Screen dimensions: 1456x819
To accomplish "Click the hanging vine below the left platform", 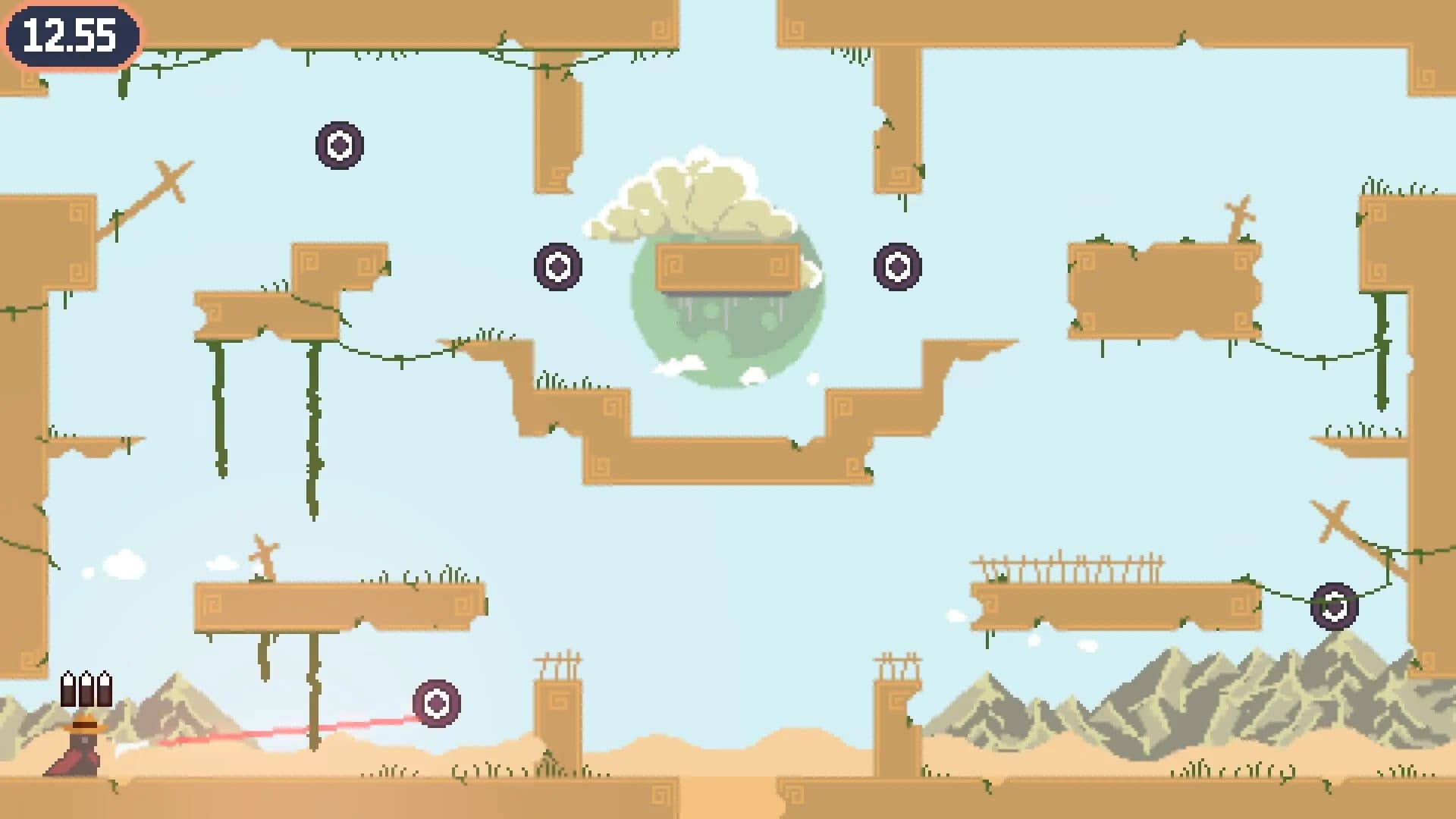I will [x=220, y=409].
